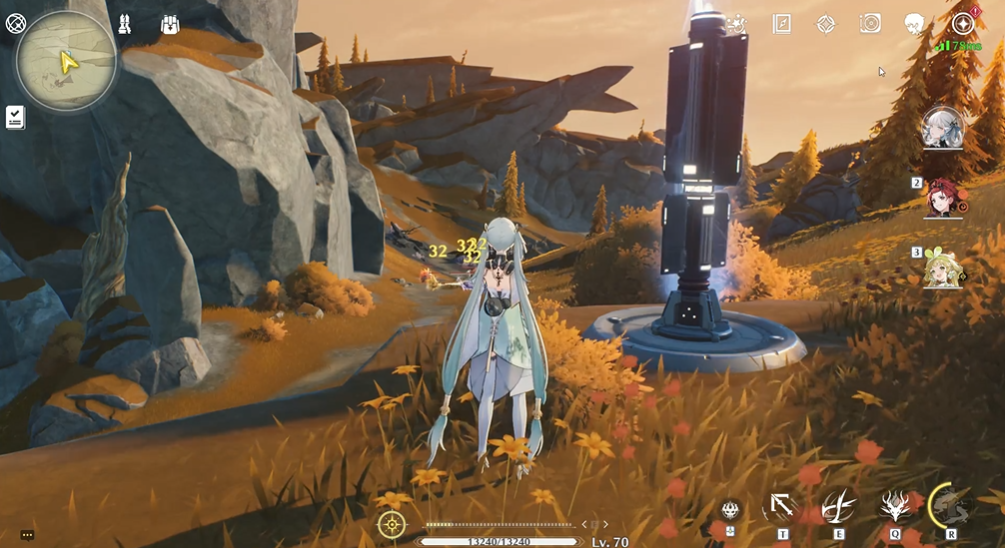Screen dimensions: 1005x548
Task: Open the chess pieces icon menu
Action: [x=125, y=24]
